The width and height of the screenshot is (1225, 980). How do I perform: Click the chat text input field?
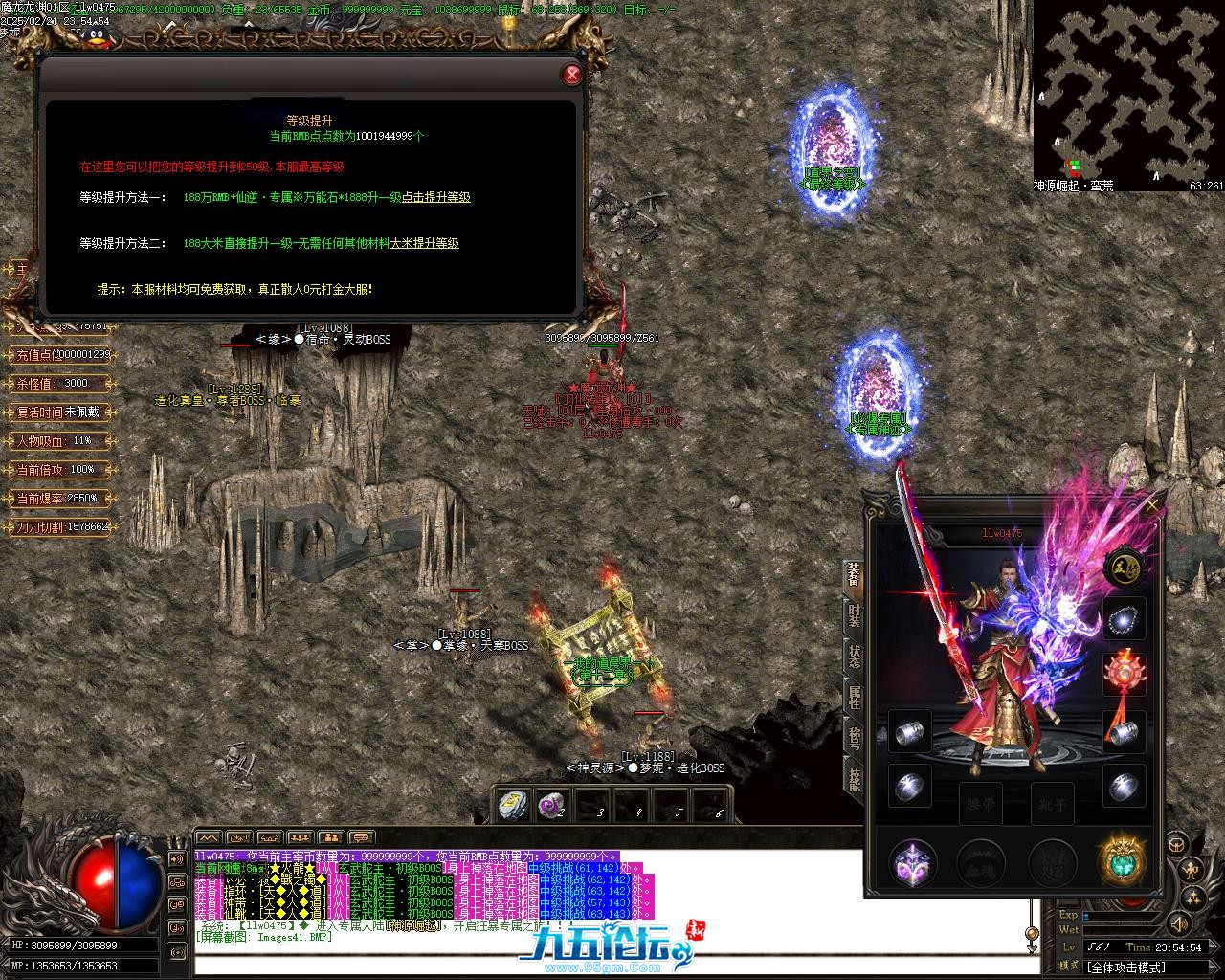coord(612,965)
